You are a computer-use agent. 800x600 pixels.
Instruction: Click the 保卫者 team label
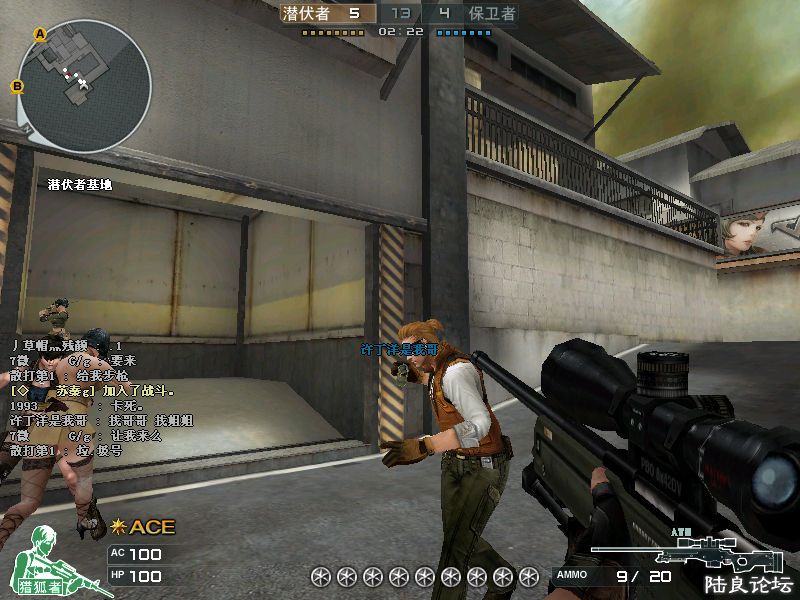(492, 13)
